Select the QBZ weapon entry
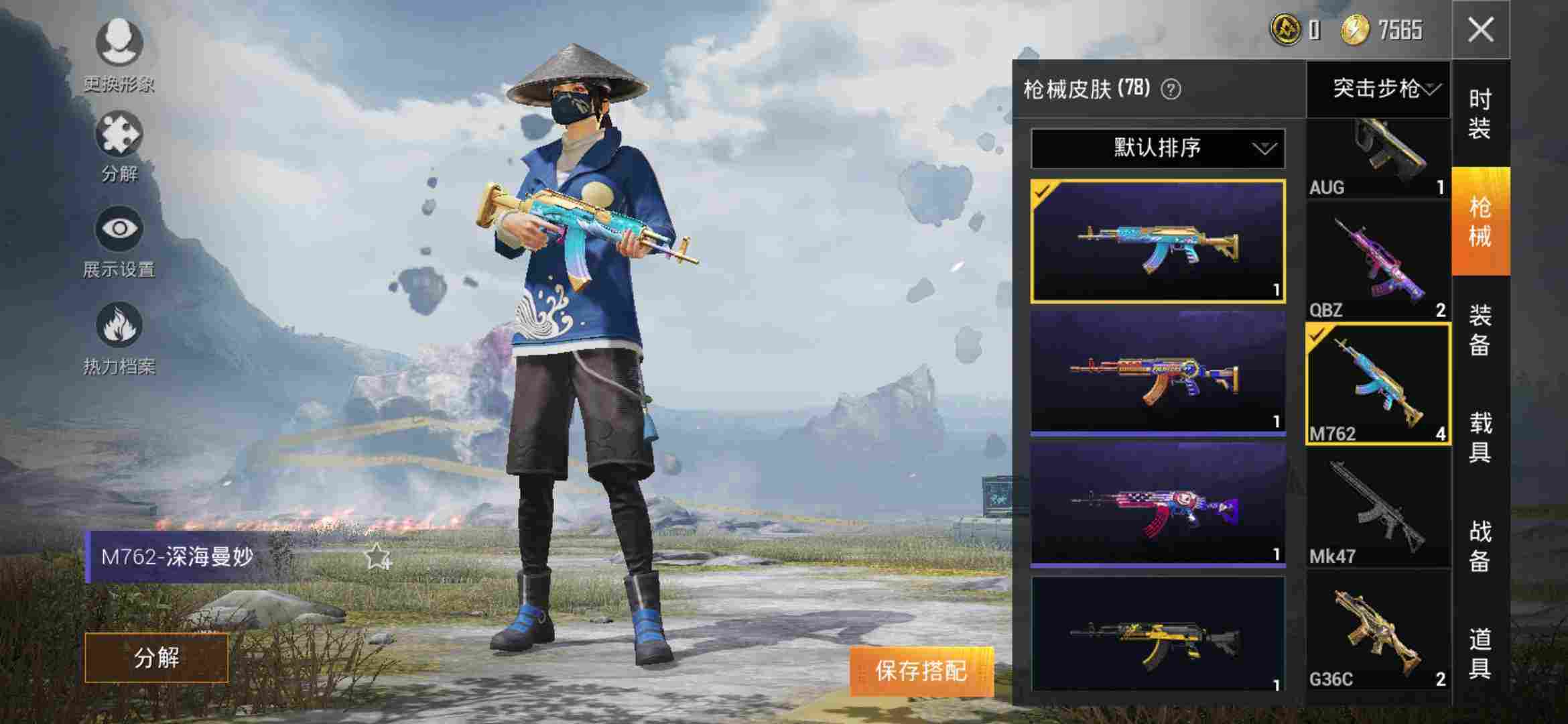The height and width of the screenshot is (724, 1568). [x=1377, y=261]
